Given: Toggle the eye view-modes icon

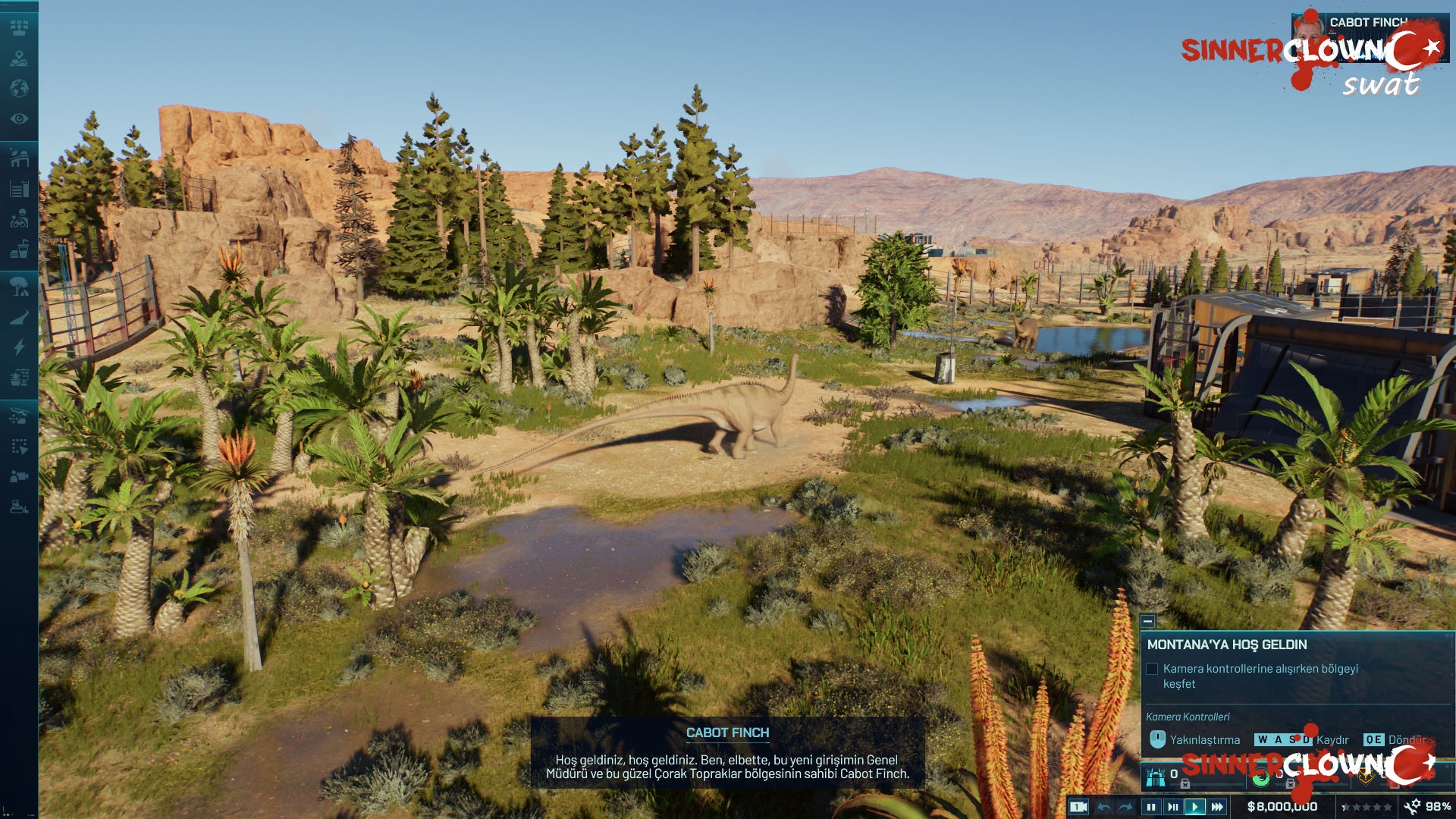Looking at the screenshot, I should [19, 119].
